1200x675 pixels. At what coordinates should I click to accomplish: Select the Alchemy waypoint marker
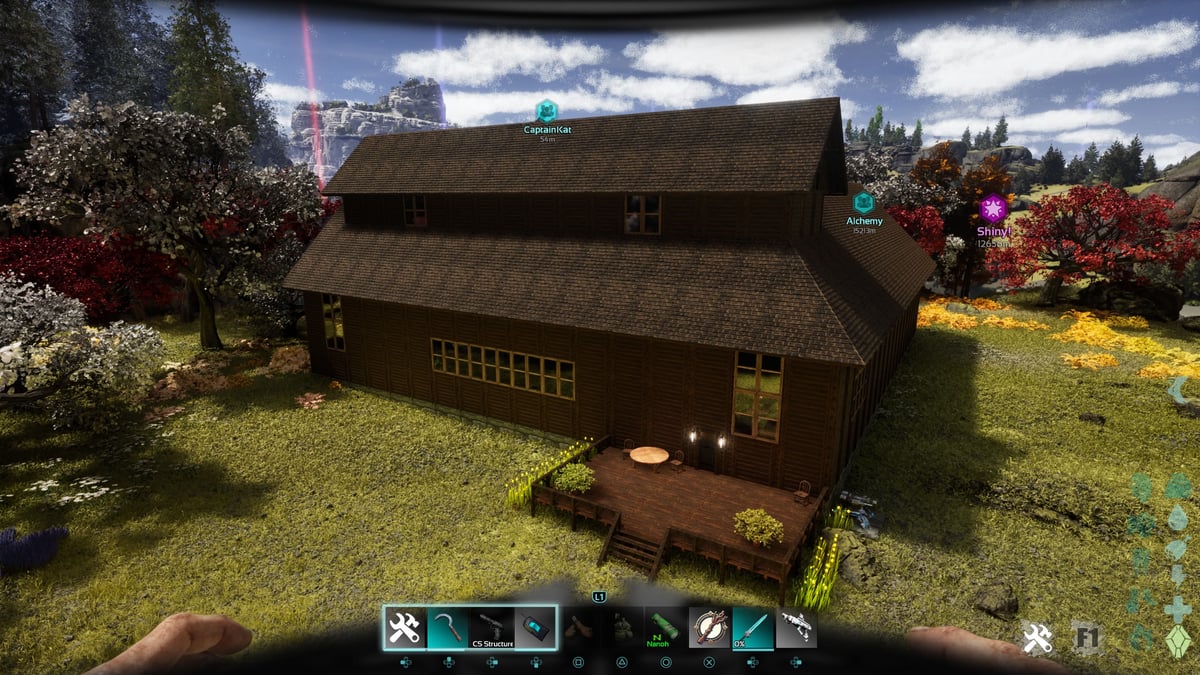tap(863, 203)
